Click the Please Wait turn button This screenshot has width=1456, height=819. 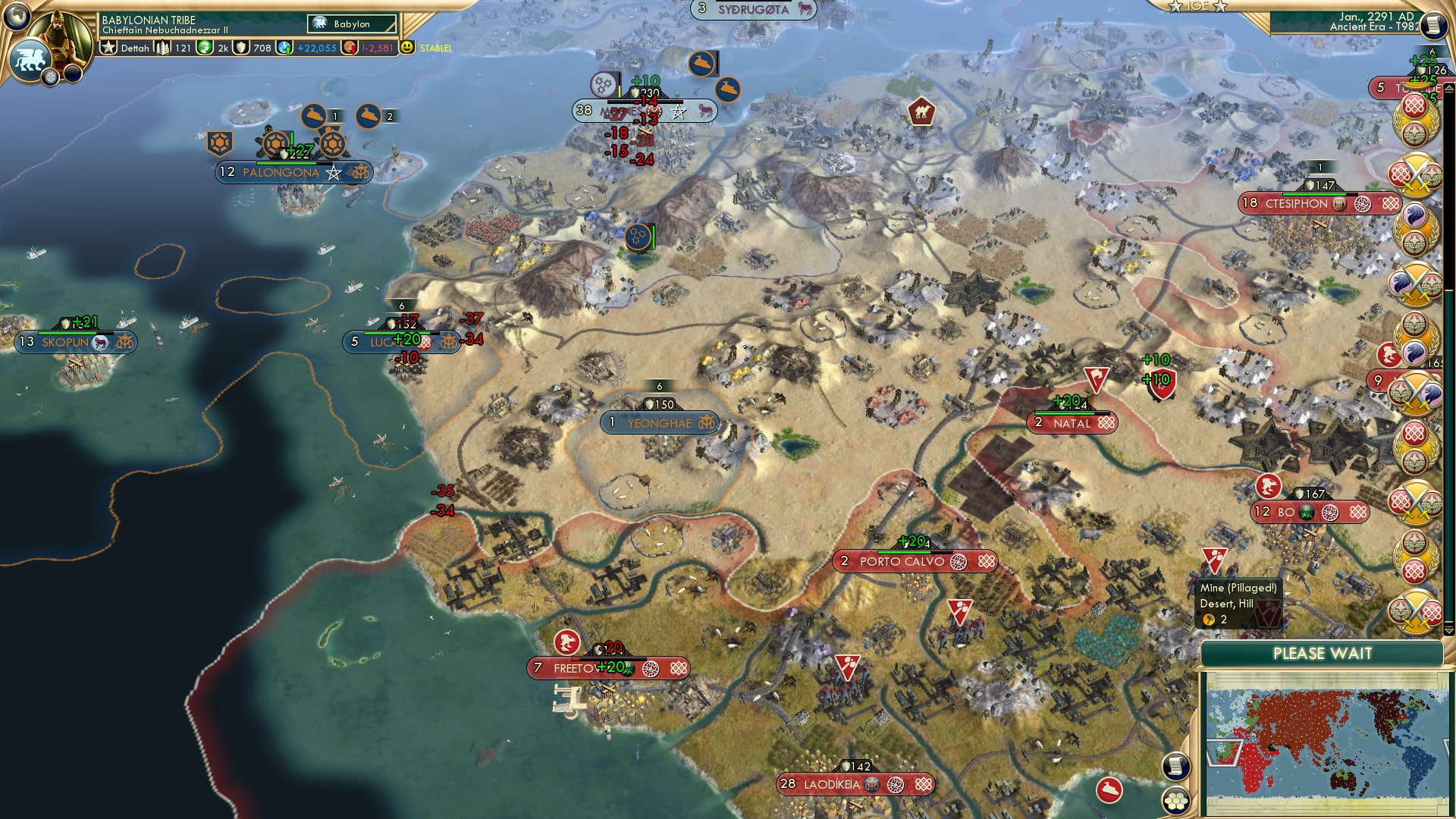pos(1322,654)
